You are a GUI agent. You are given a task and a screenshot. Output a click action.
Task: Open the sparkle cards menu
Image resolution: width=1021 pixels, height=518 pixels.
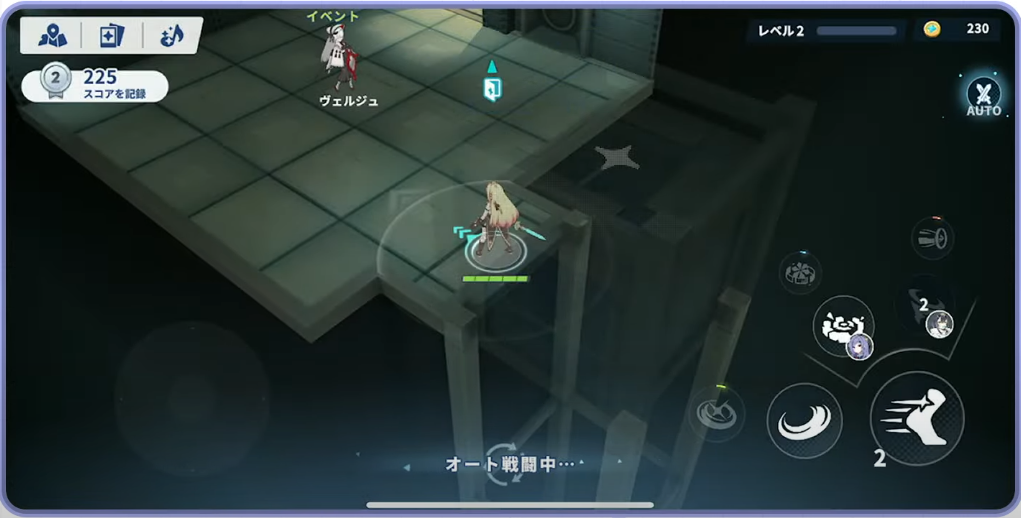pyautogui.click(x=111, y=36)
